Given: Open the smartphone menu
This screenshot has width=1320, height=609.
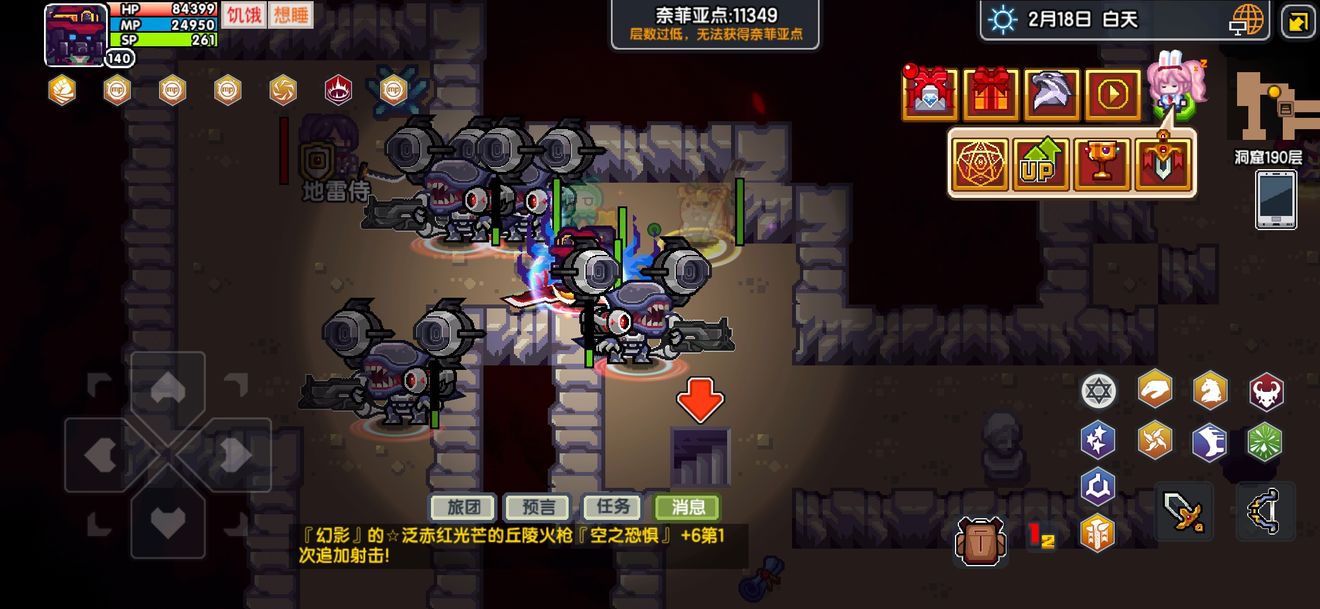Looking at the screenshot, I should click(x=1277, y=200).
